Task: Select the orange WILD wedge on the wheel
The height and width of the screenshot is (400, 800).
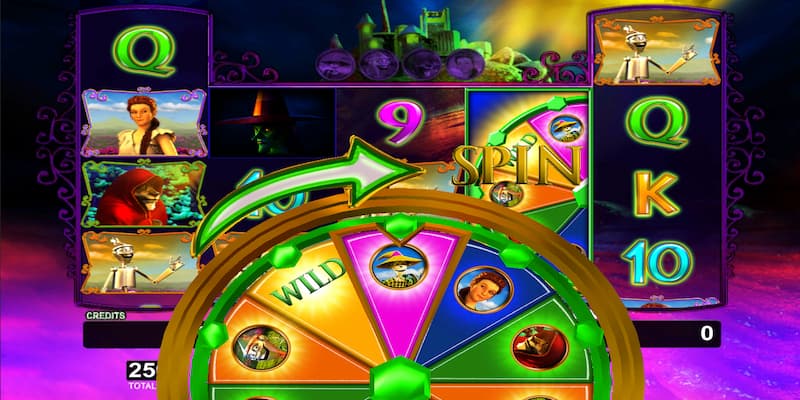Action: (307, 292)
